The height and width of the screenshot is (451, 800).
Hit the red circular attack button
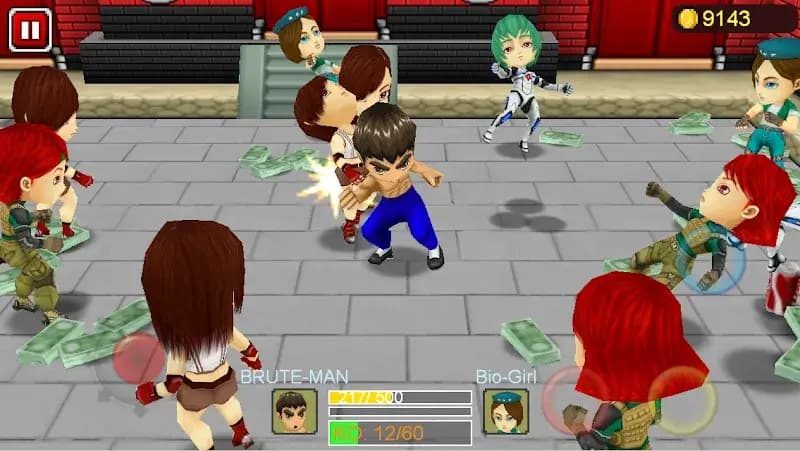572,398
